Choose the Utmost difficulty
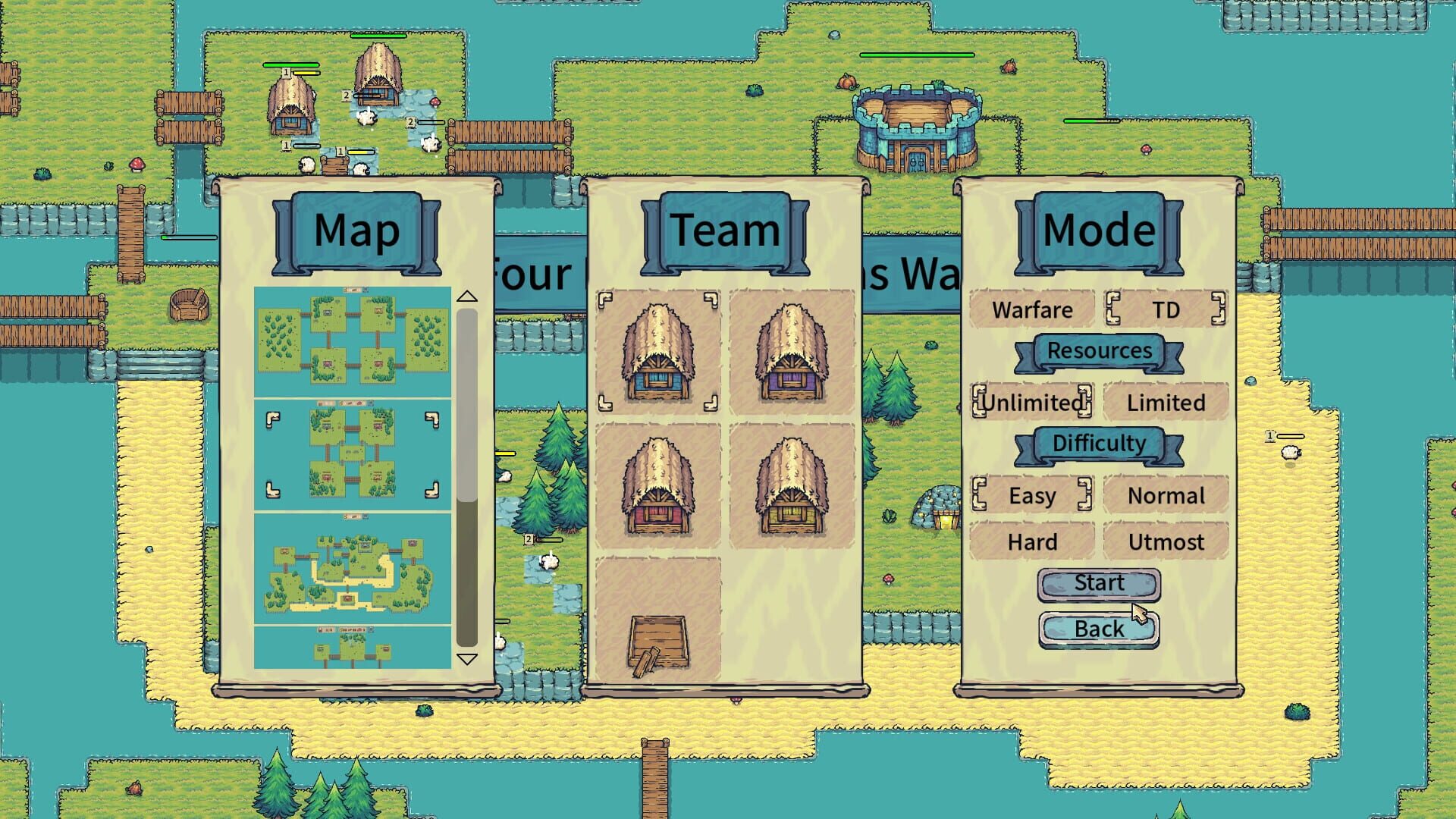The width and height of the screenshot is (1456, 819). point(1166,541)
